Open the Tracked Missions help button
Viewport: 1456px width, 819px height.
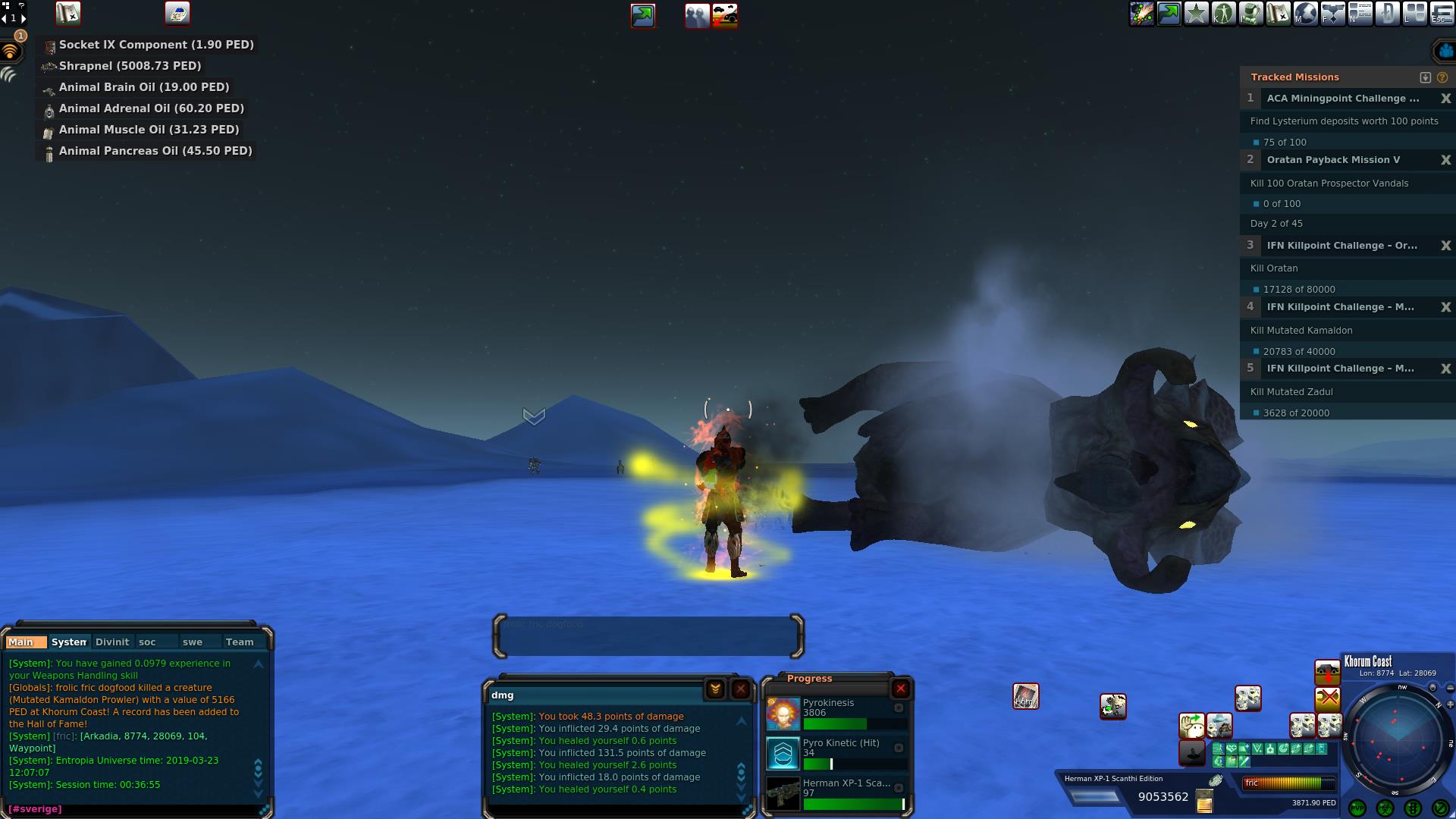click(1442, 77)
